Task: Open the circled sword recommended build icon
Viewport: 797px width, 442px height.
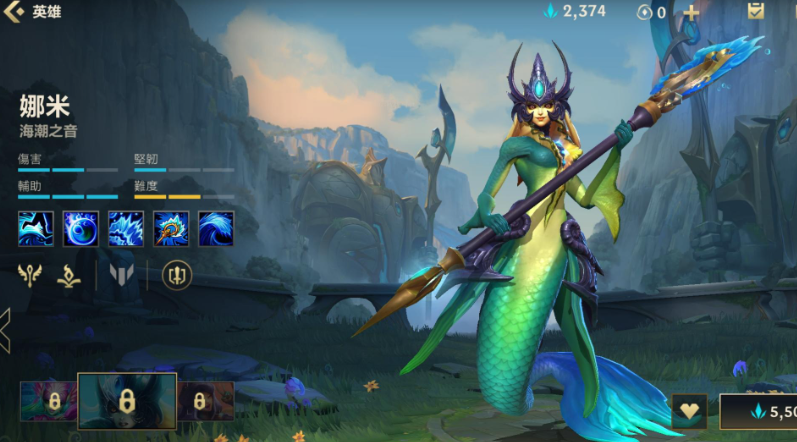Action: click(x=176, y=275)
